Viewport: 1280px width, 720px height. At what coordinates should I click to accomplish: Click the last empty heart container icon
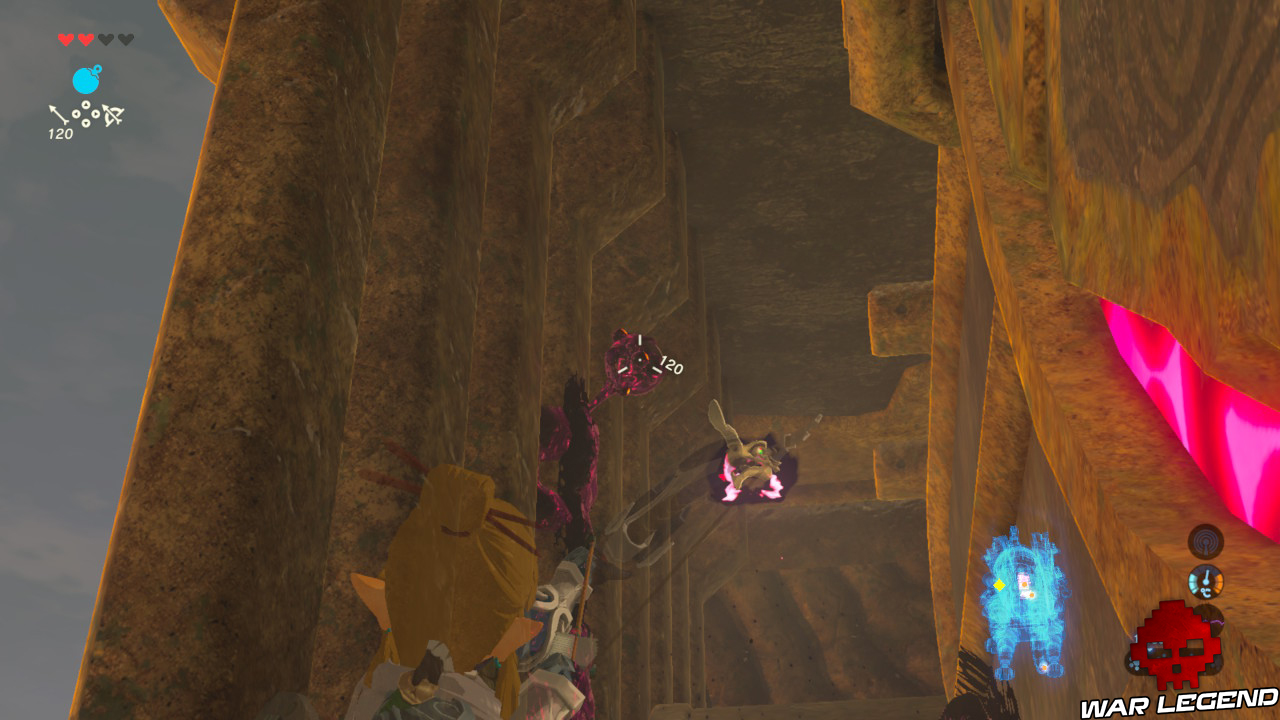126,39
